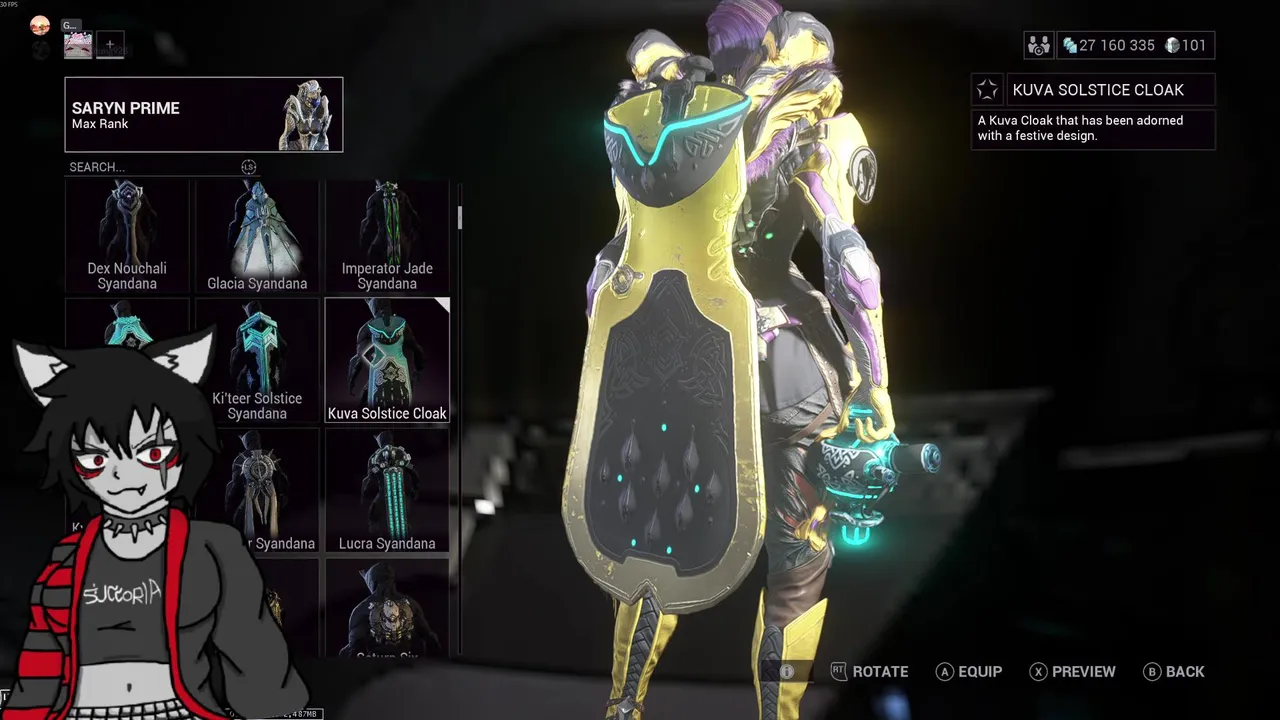Click the Syandana list scrollbar
1280x720 pixels.
click(460, 217)
